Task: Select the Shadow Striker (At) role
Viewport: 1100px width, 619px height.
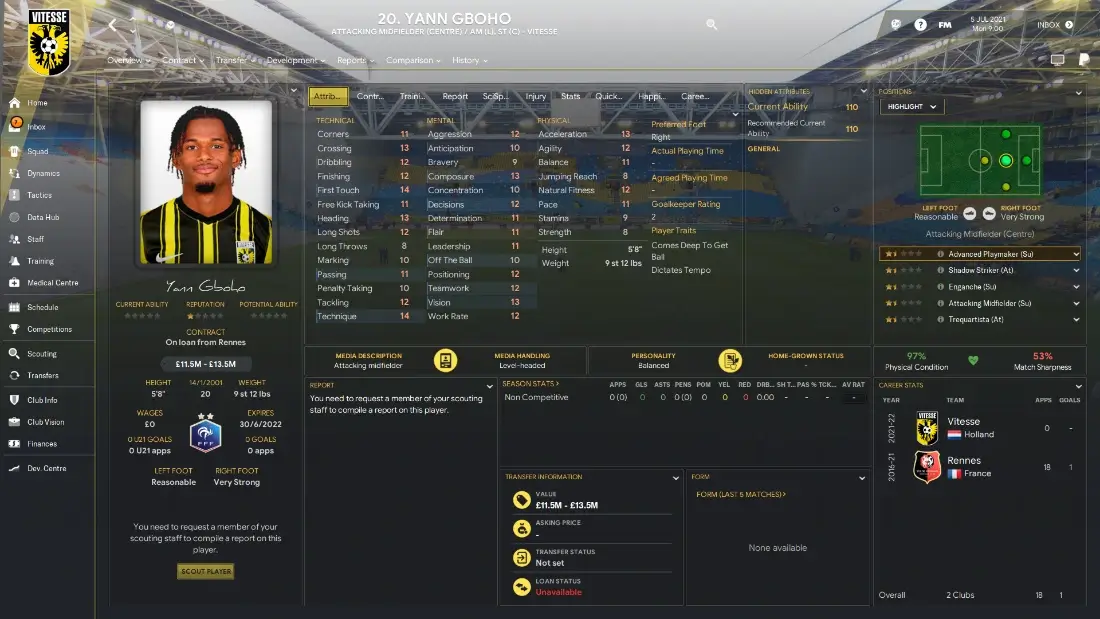Action: pos(980,271)
